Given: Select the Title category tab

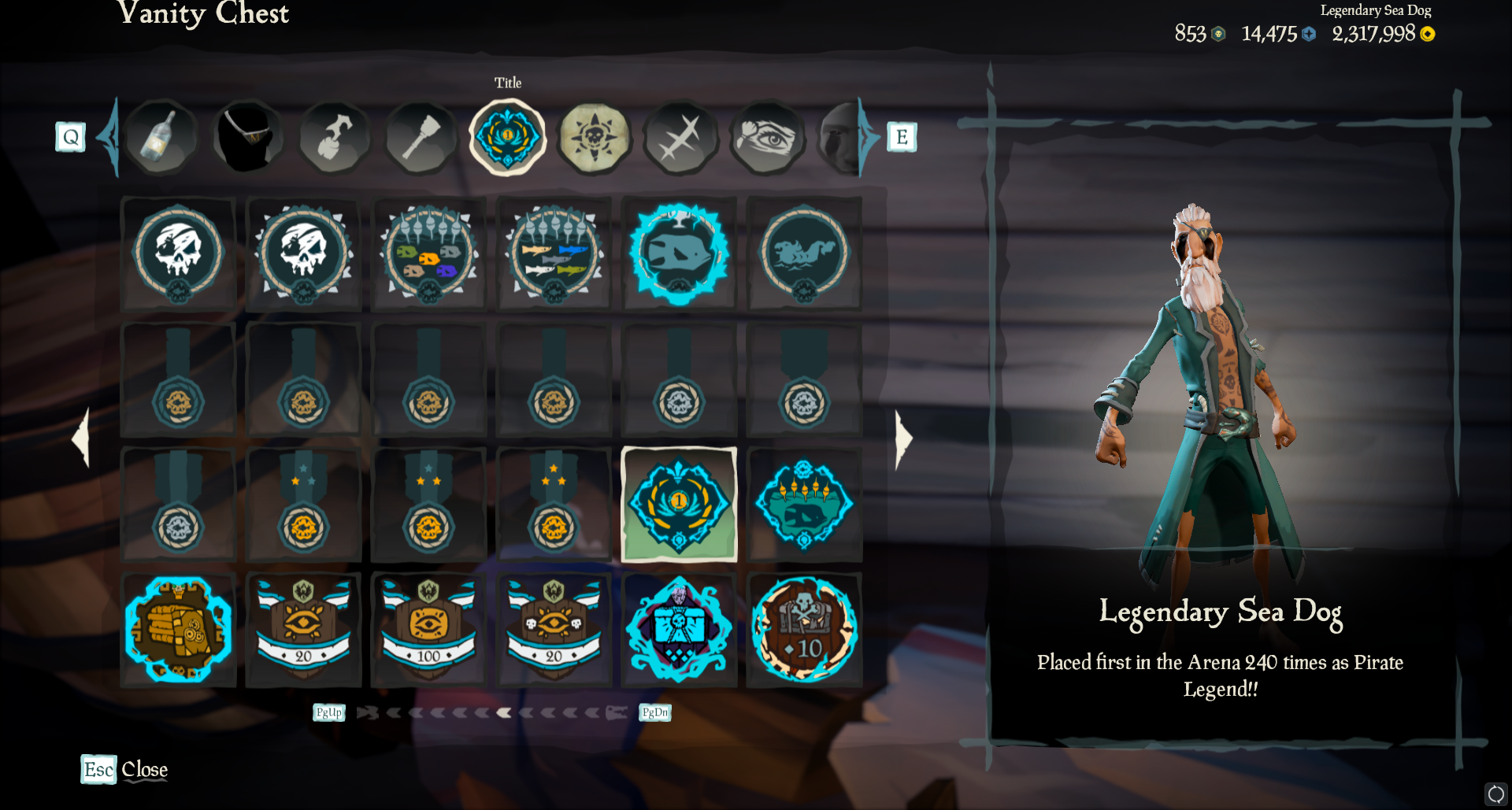Looking at the screenshot, I should 508,138.
